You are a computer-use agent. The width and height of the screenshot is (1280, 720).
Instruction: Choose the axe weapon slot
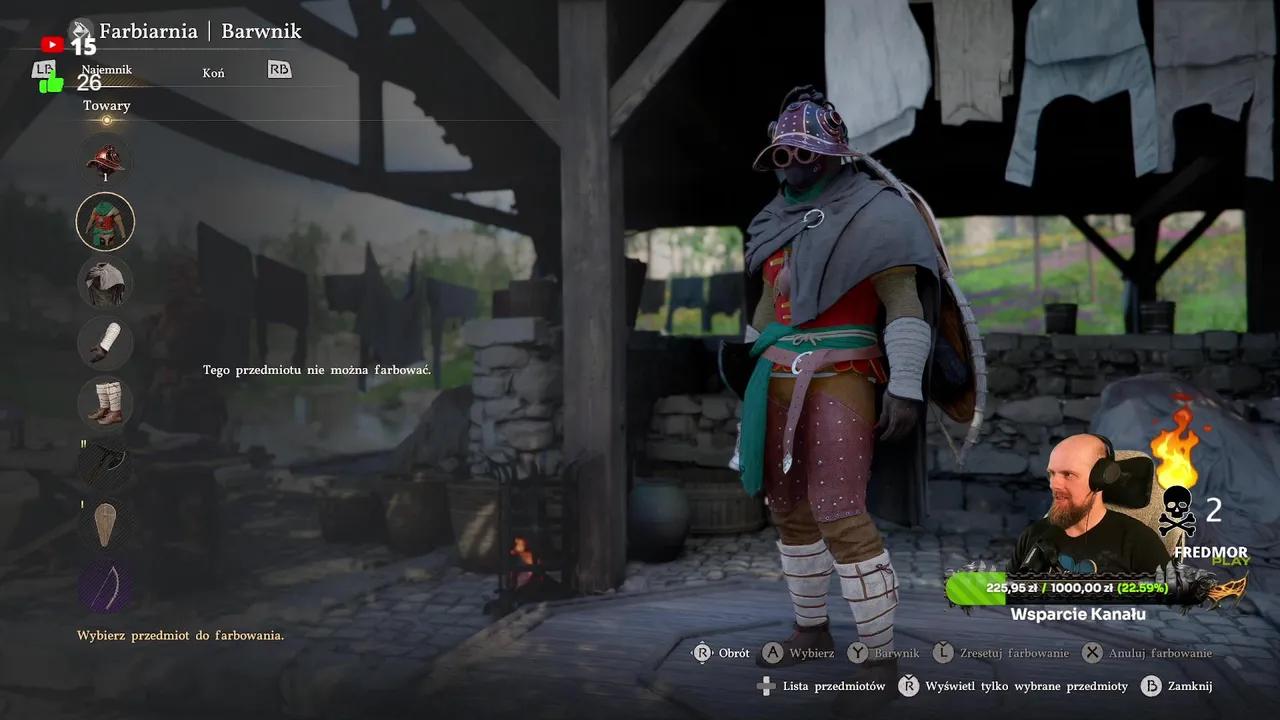(x=105, y=463)
